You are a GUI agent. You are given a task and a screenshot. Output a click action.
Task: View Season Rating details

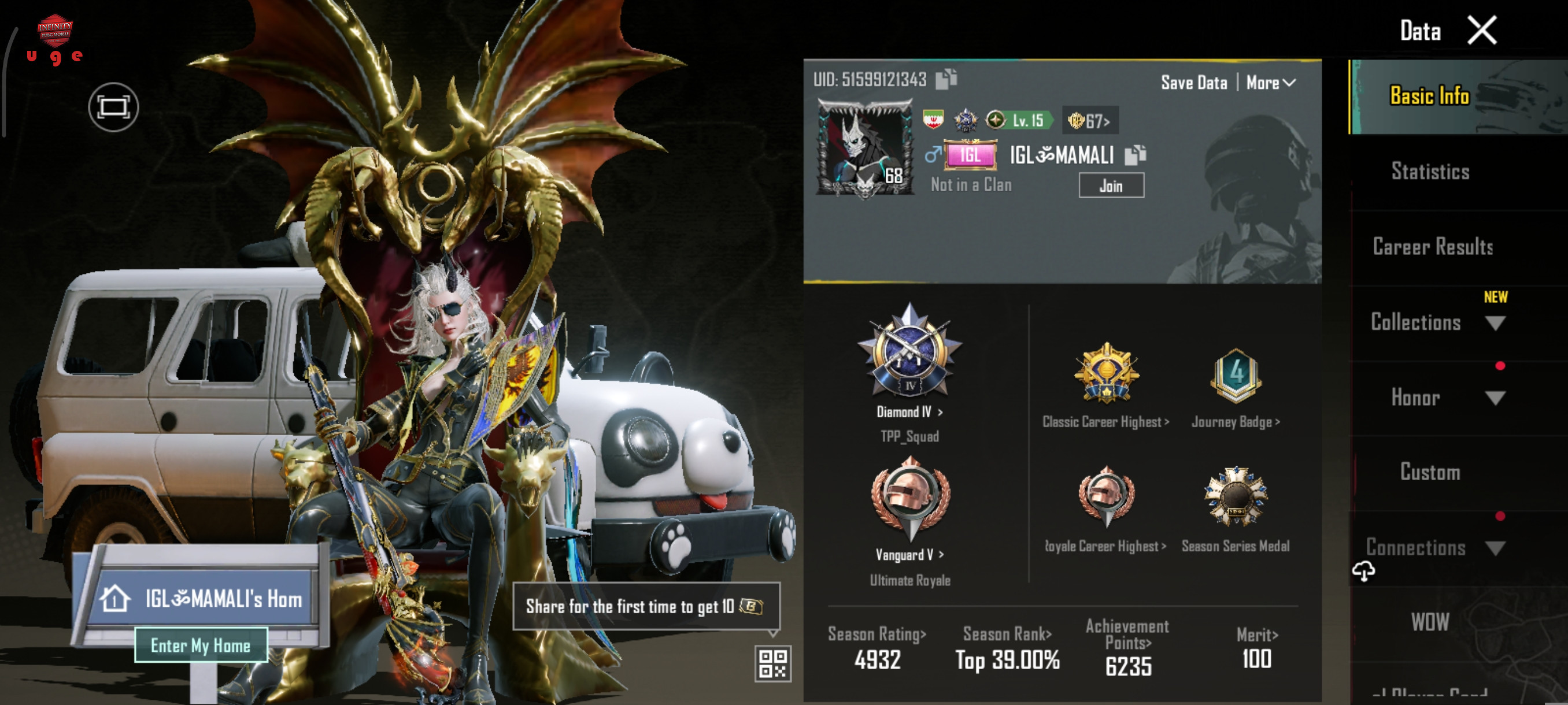coord(877,634)
